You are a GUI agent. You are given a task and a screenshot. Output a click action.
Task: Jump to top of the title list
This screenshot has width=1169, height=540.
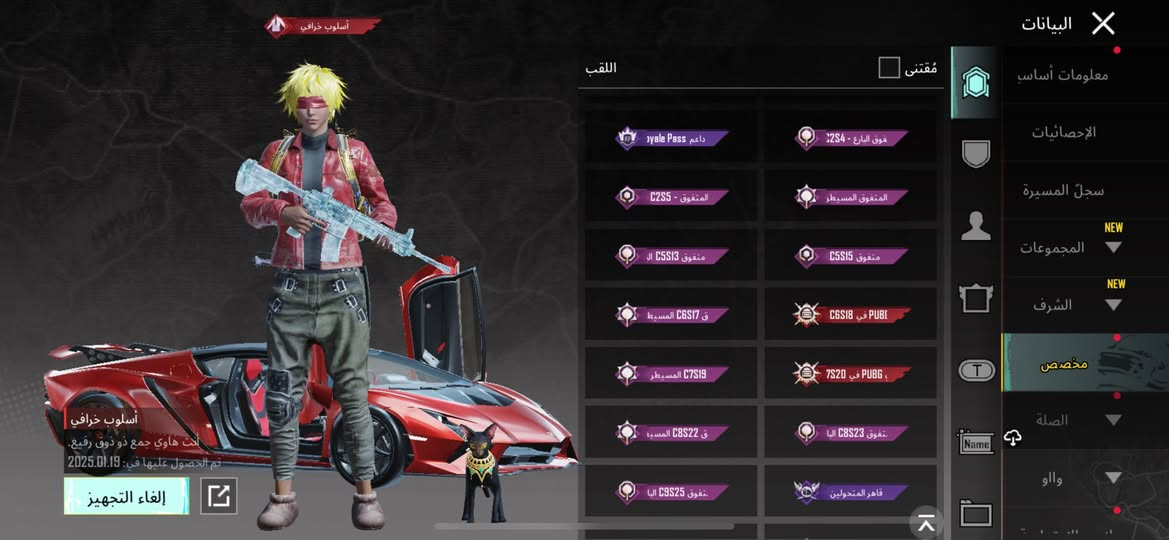[x=926, y=522]
